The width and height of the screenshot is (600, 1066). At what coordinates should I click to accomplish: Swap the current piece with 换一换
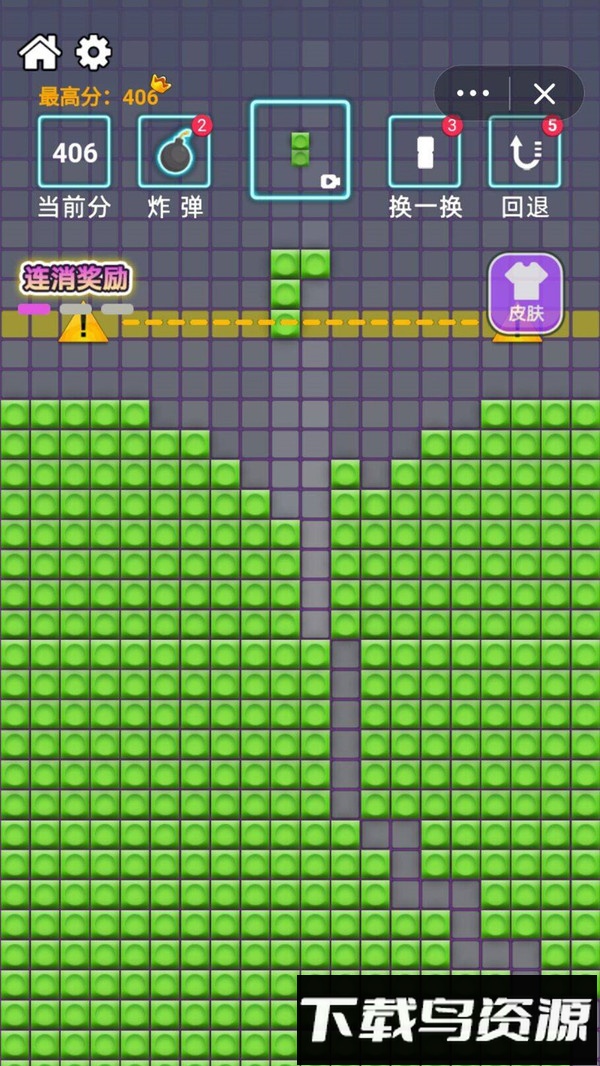coord(424,153)
